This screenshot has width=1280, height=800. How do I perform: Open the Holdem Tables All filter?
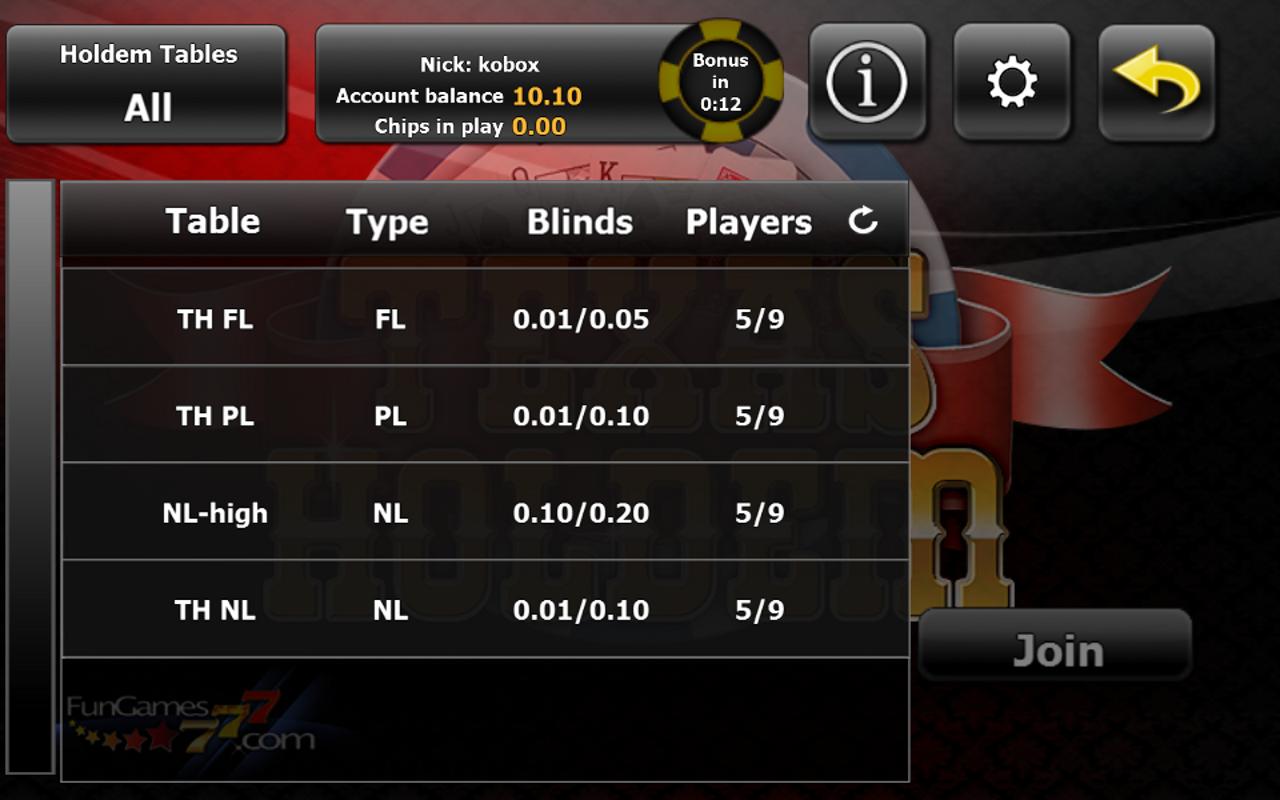coord(147,84)
